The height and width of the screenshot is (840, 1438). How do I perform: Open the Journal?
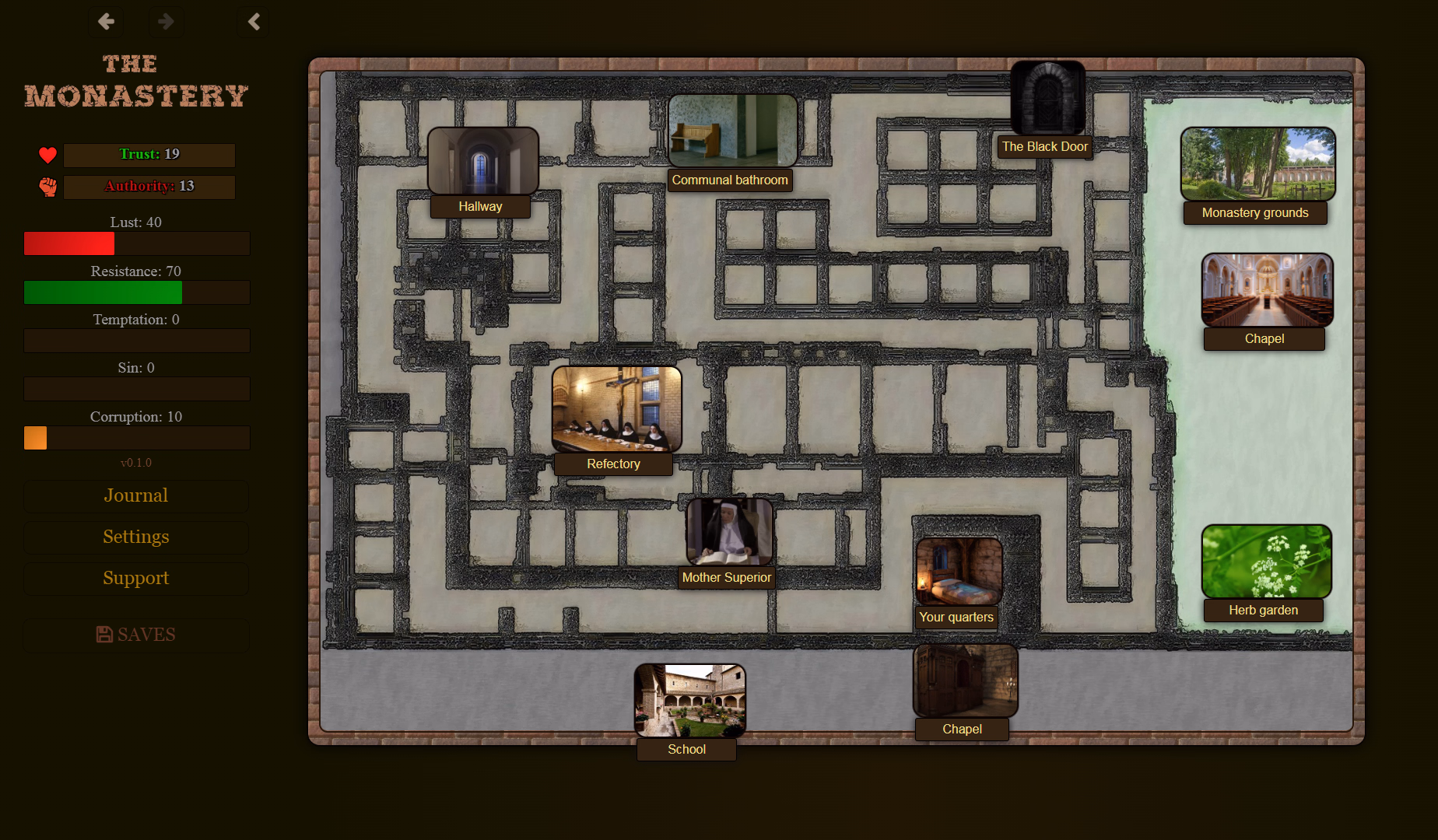135,496
